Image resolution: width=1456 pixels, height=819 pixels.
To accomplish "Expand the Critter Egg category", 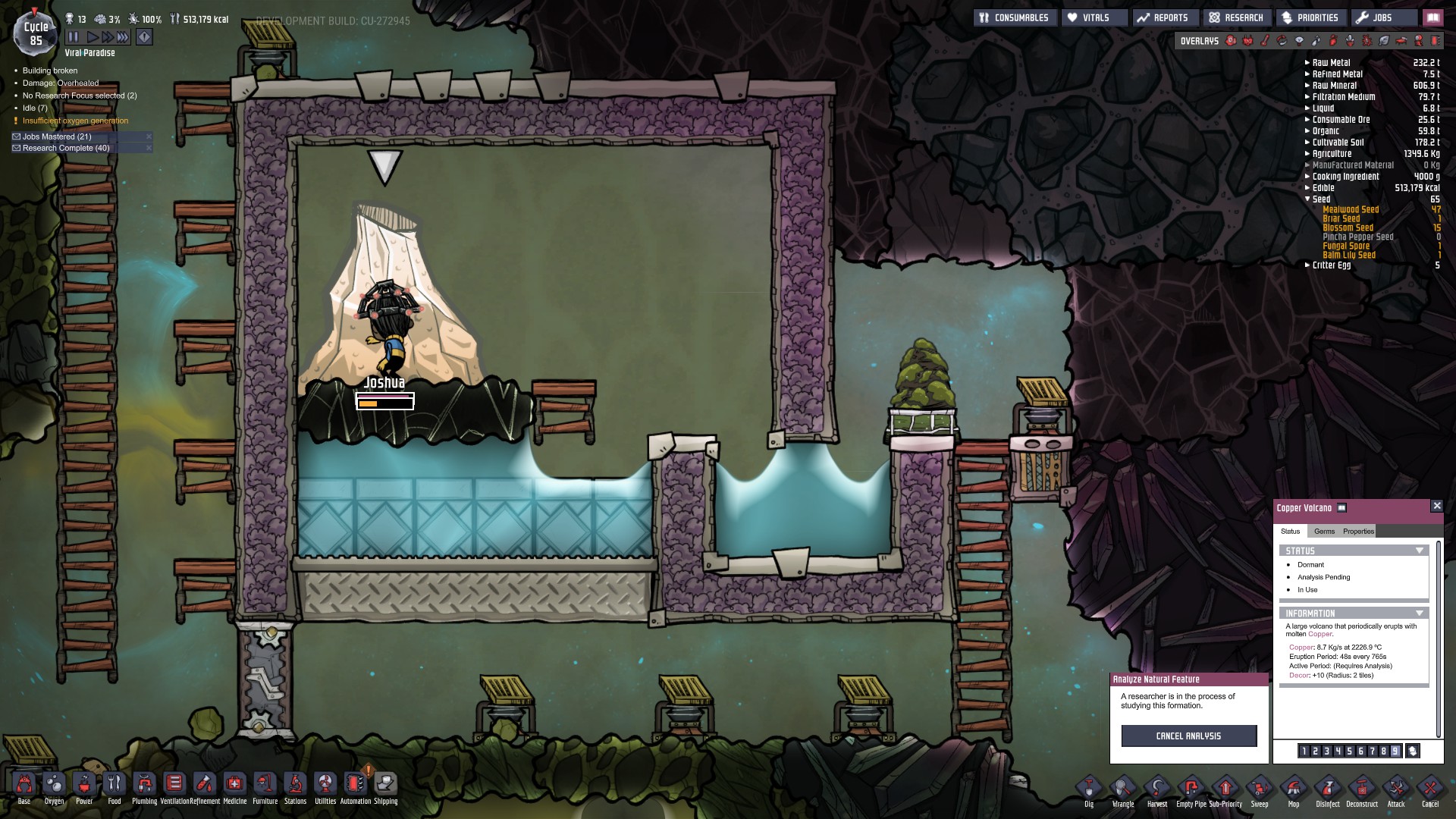I will point(1307,265).
